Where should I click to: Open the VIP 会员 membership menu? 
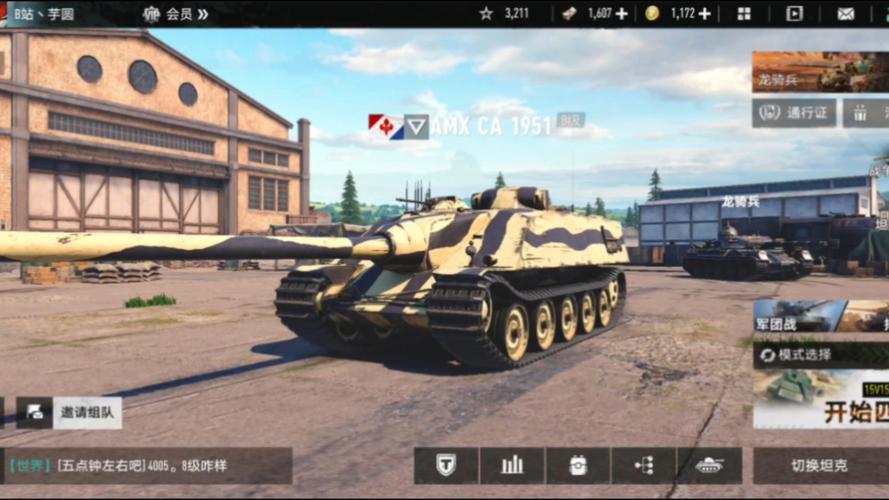(x=176, y=14)
